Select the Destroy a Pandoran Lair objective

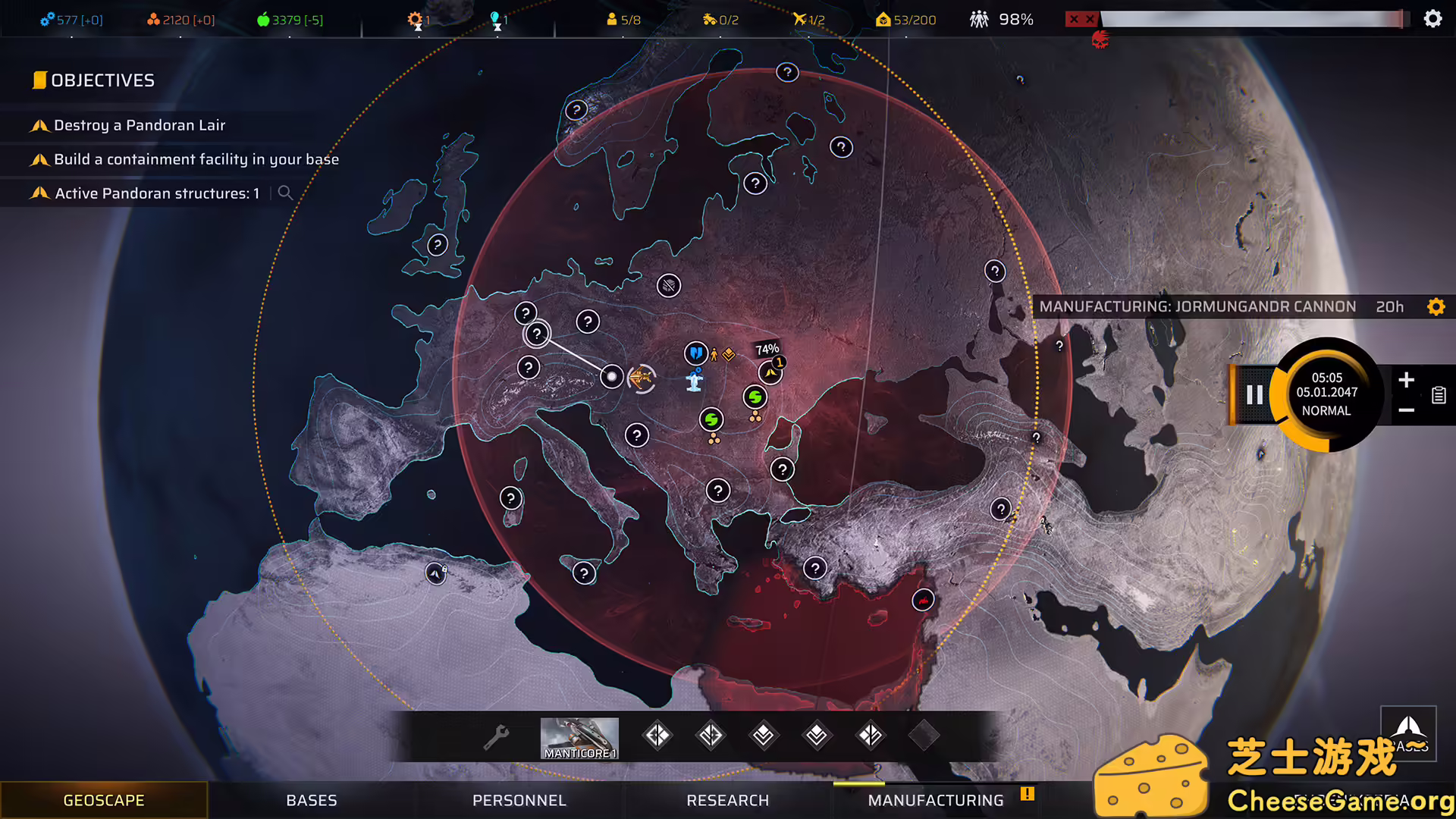tap(140, 125)
